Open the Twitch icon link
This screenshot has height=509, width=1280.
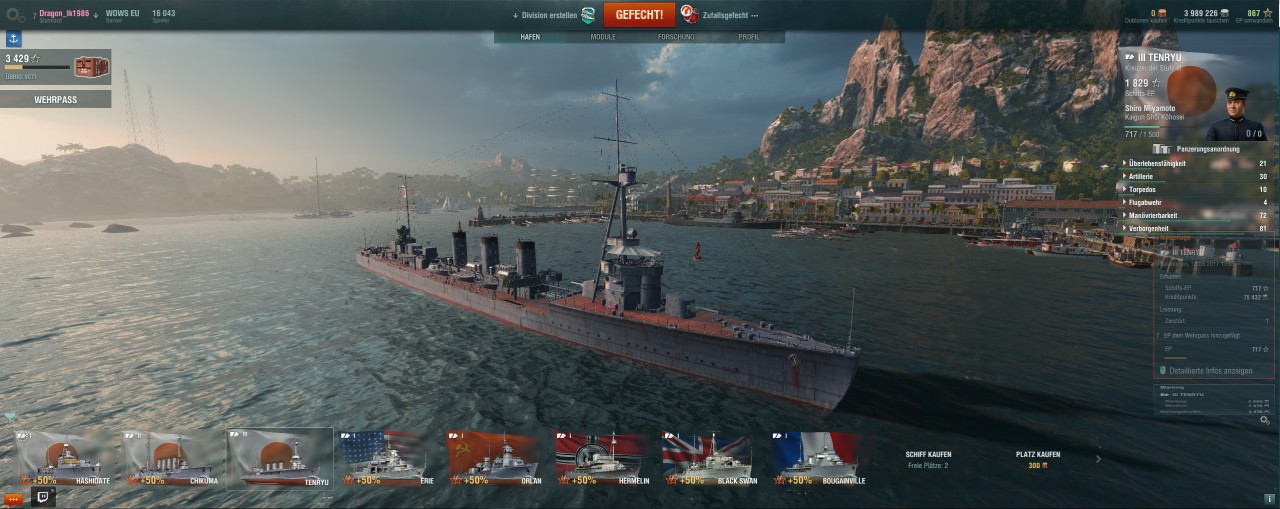44,496
